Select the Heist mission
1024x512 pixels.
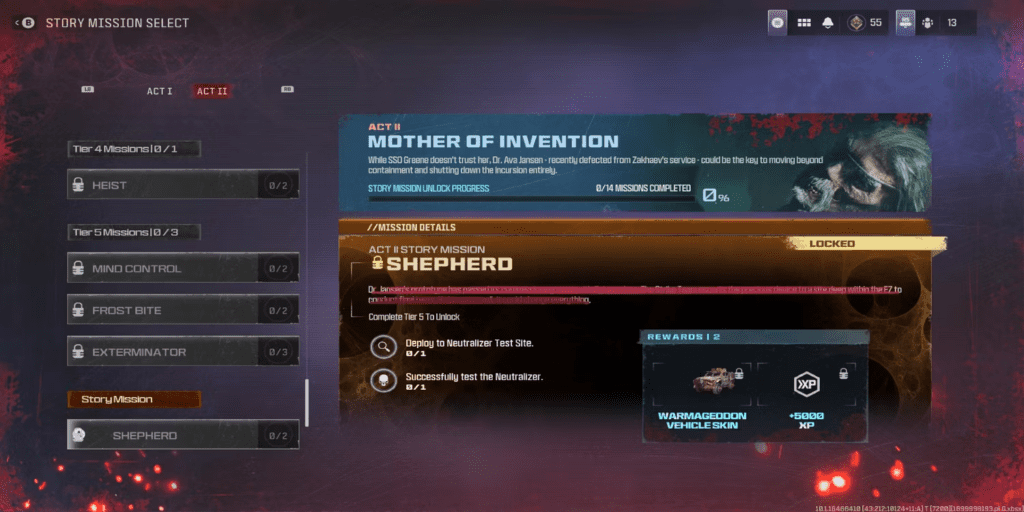[x=183, y=185]
